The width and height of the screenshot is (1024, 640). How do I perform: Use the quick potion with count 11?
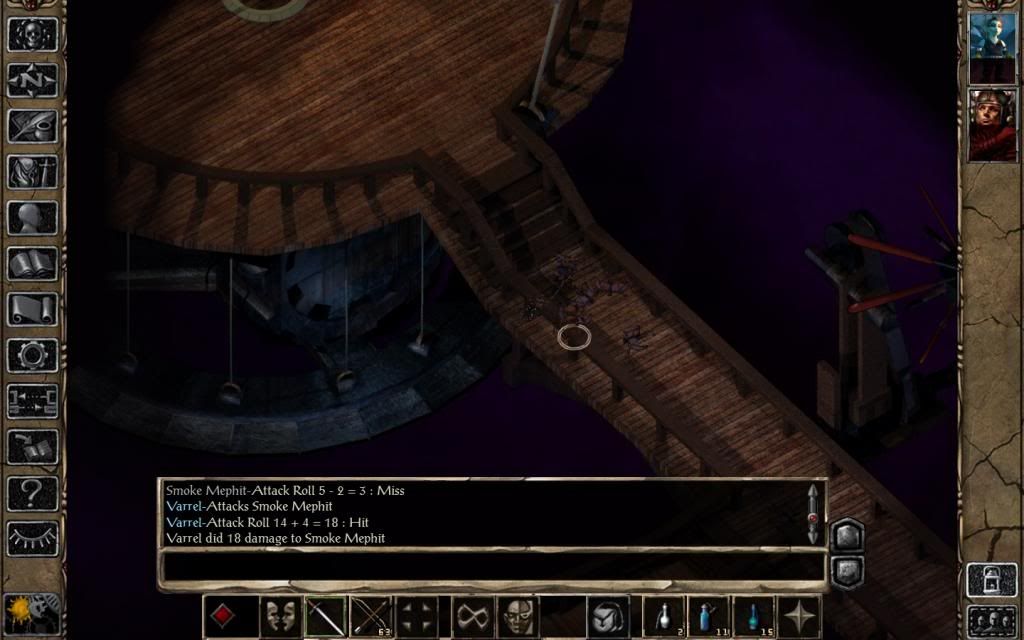(709, 616)
